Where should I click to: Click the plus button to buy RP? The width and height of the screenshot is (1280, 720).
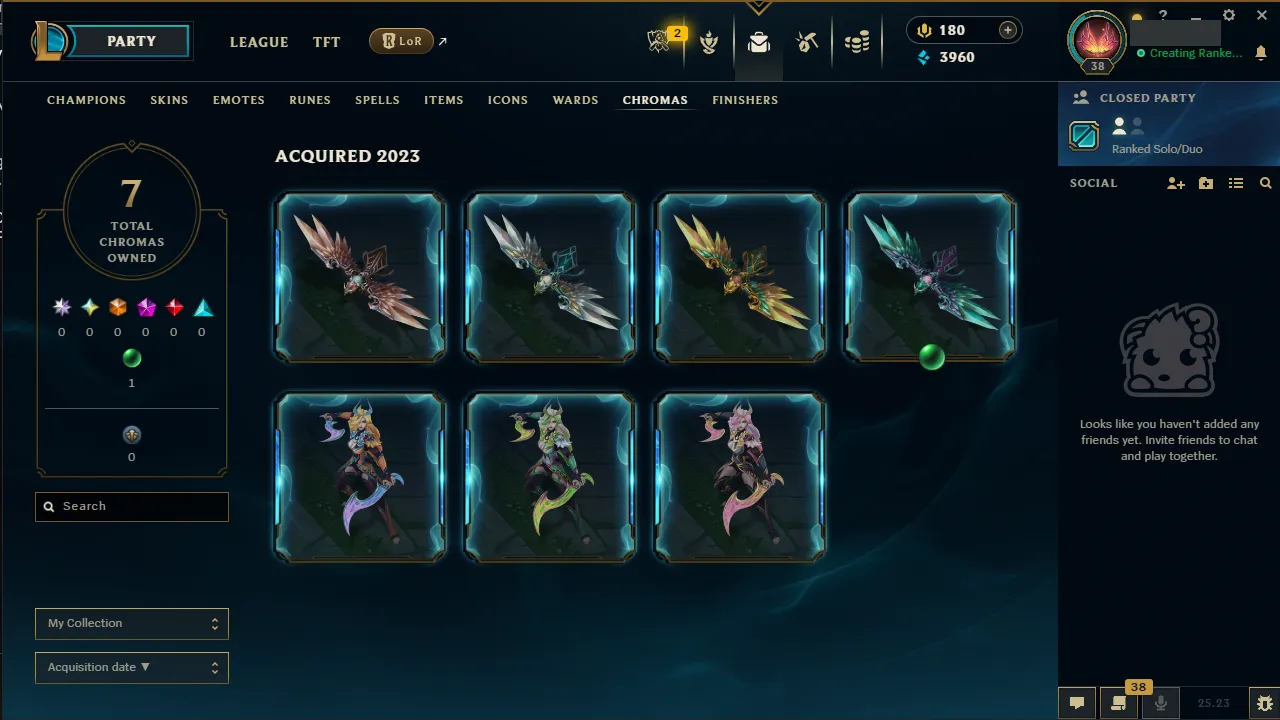click(1007, 29)
